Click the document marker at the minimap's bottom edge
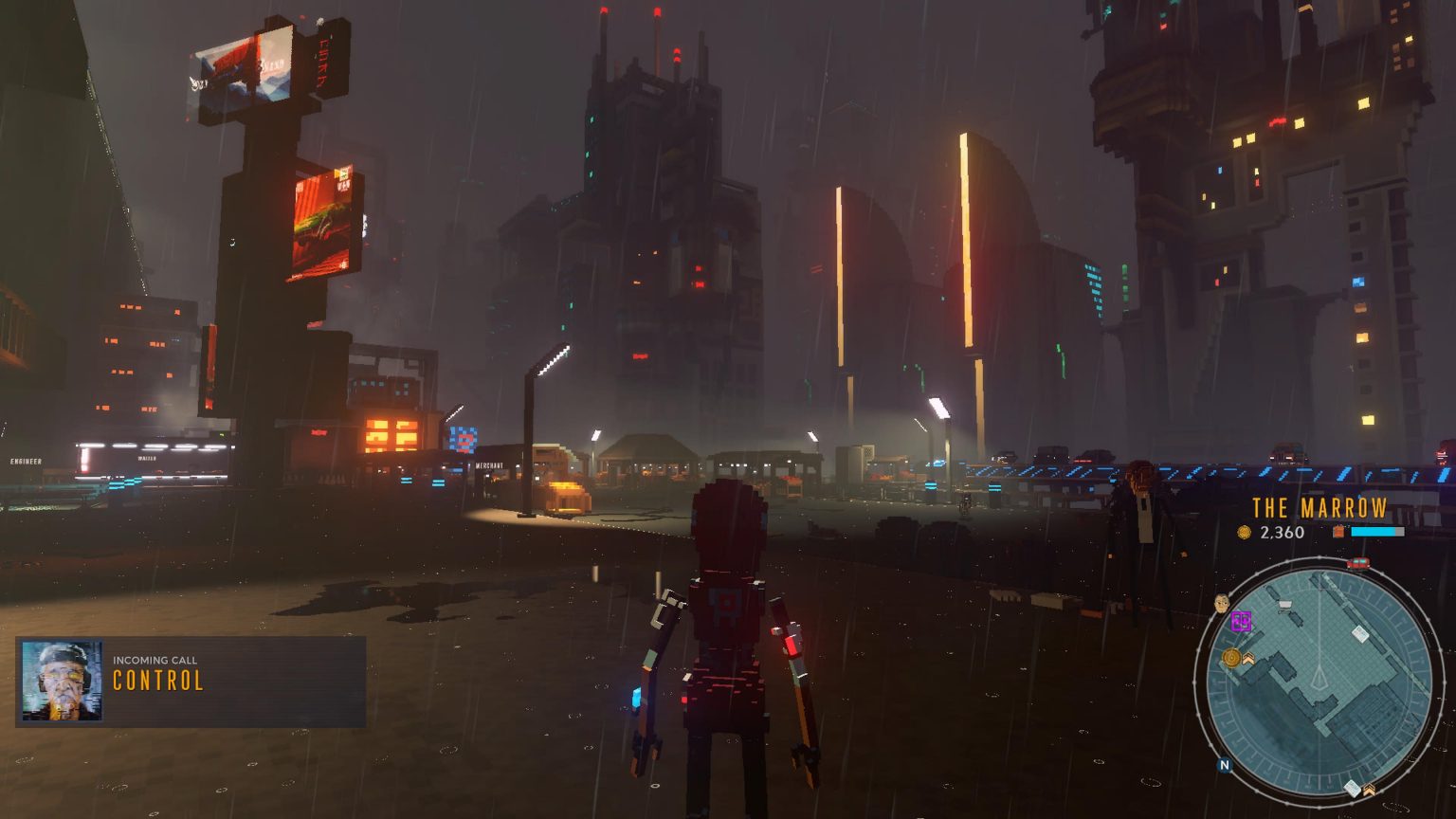Screen dimensions: 1456x819 pos(1352,788)
